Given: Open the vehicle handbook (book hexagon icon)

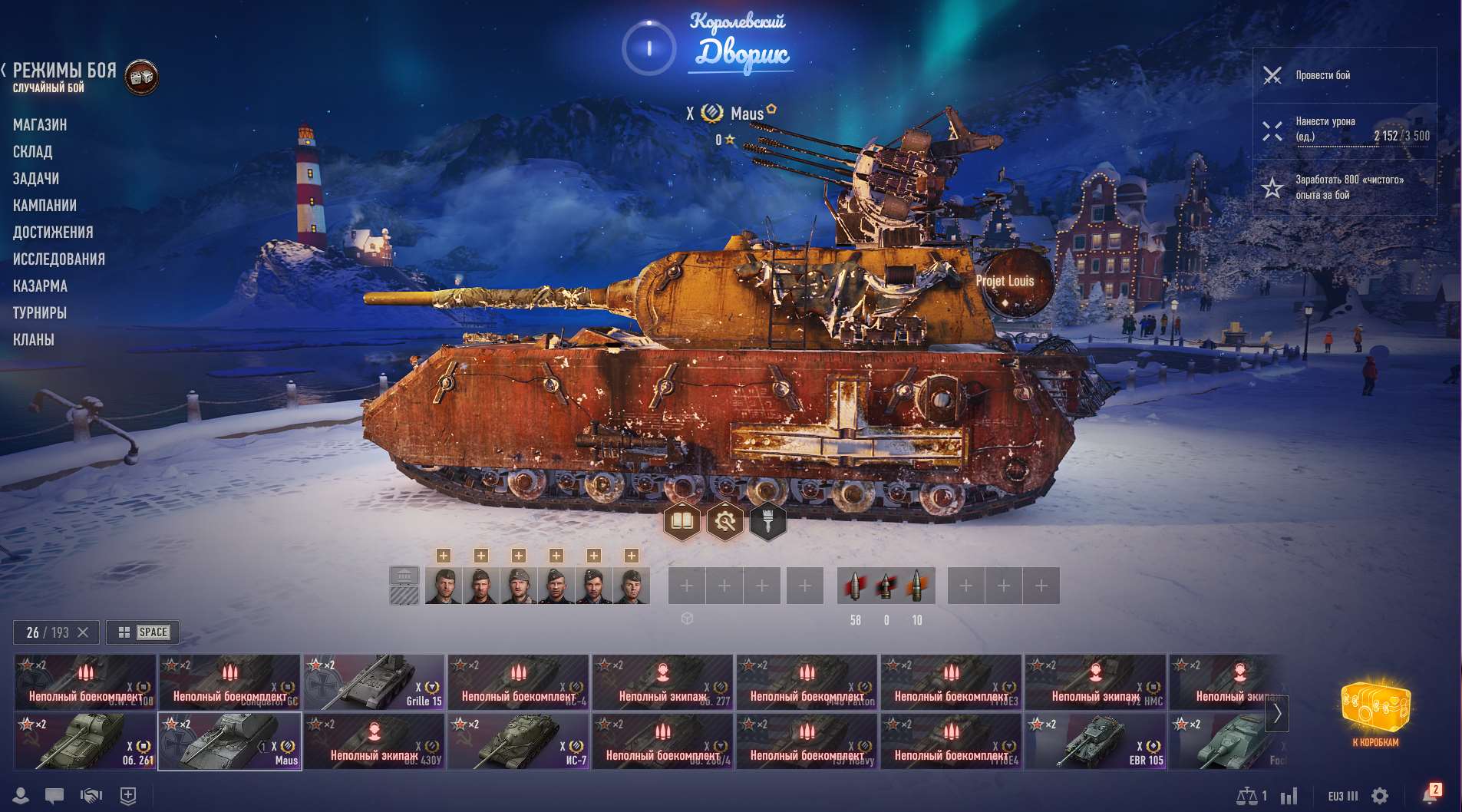Looking at the screenshot, I should tap(682, 520).
